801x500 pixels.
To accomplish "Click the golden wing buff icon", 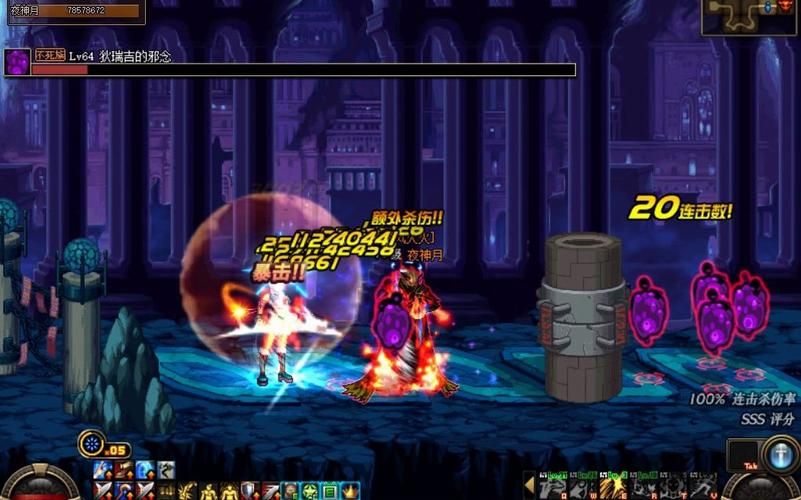I will click(185, 491).
